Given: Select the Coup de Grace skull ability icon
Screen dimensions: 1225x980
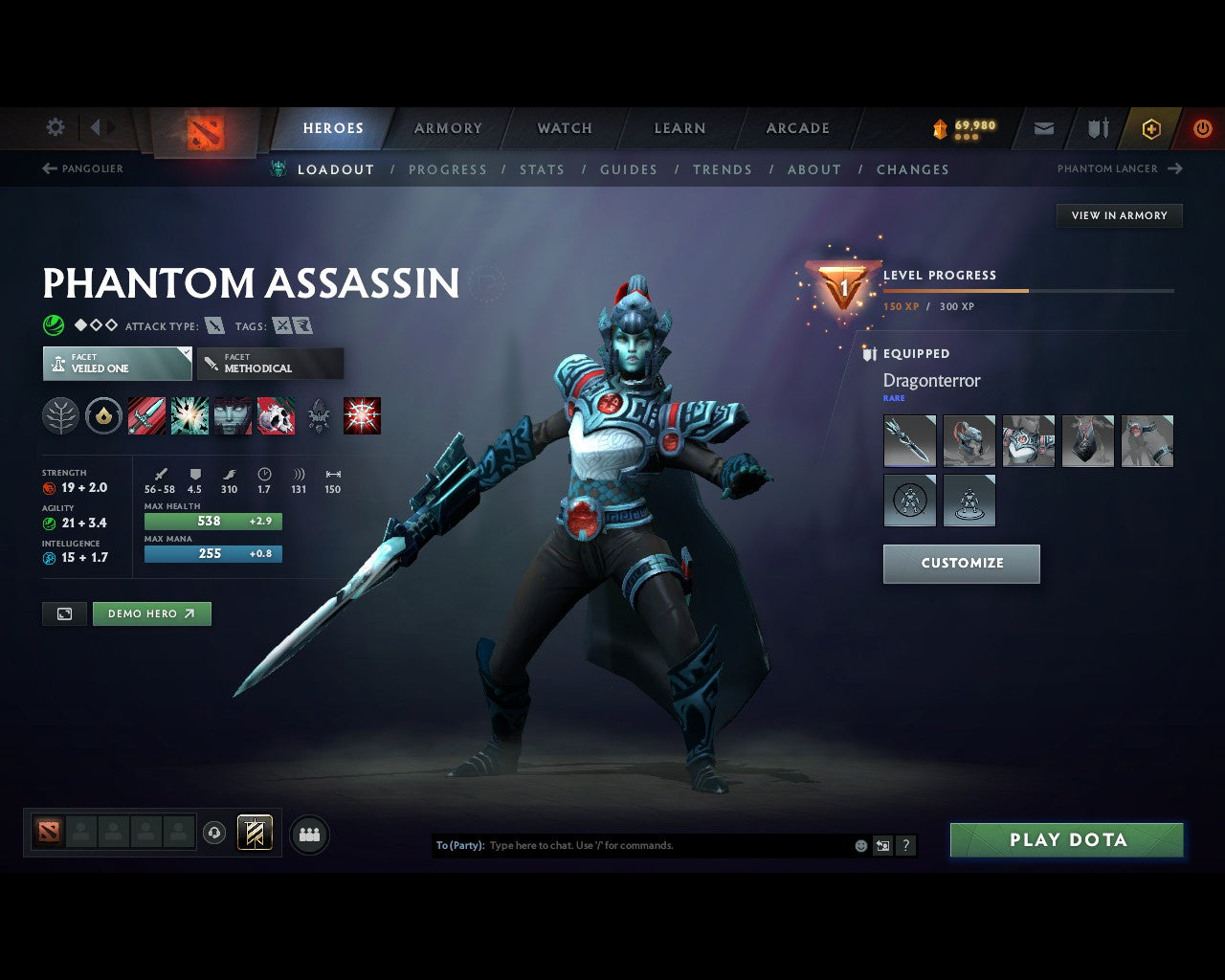Looking at the screenshot, I should pyautogui.click(x=276, y=415).
